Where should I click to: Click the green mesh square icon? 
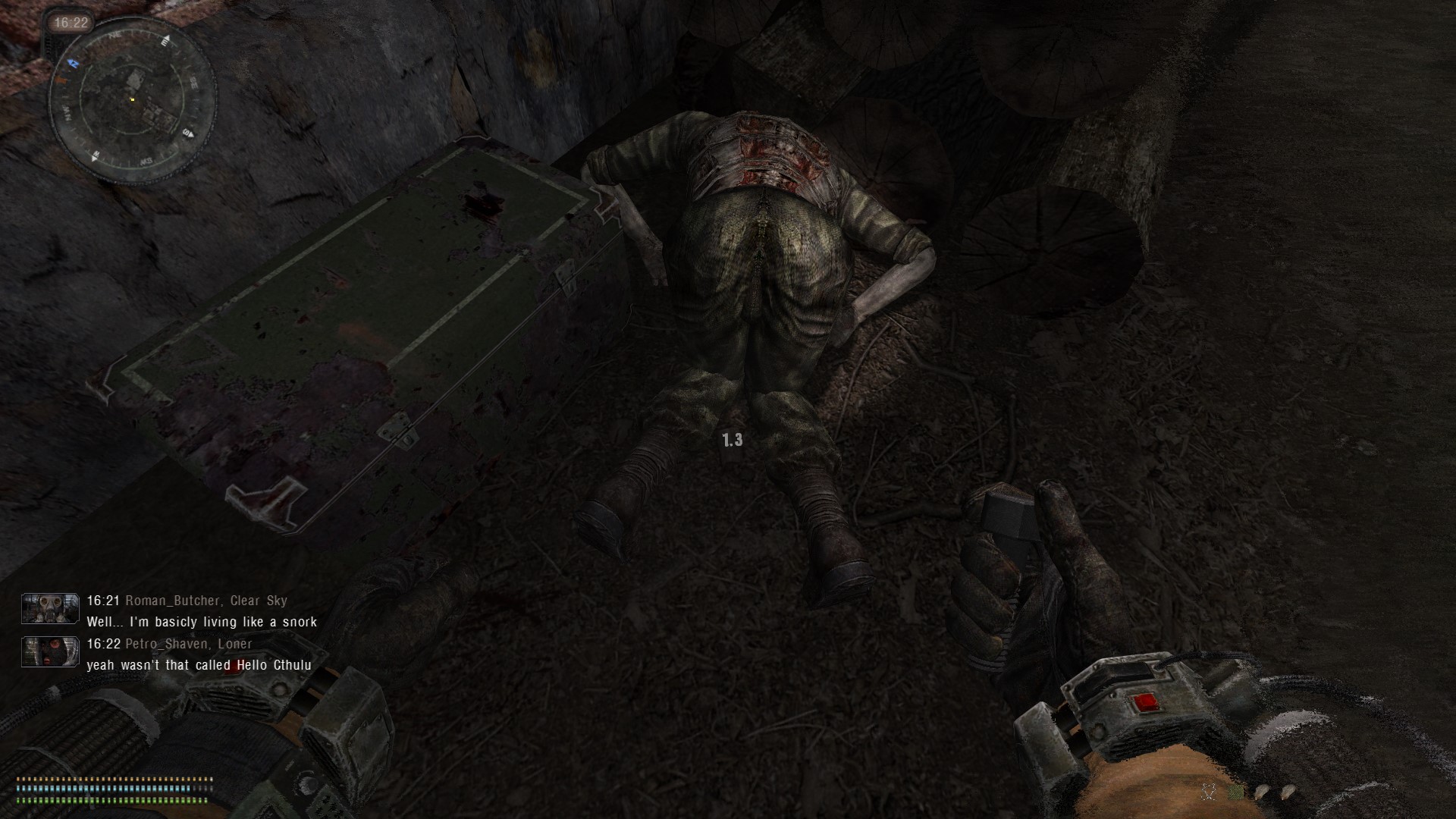[1237, 792]
